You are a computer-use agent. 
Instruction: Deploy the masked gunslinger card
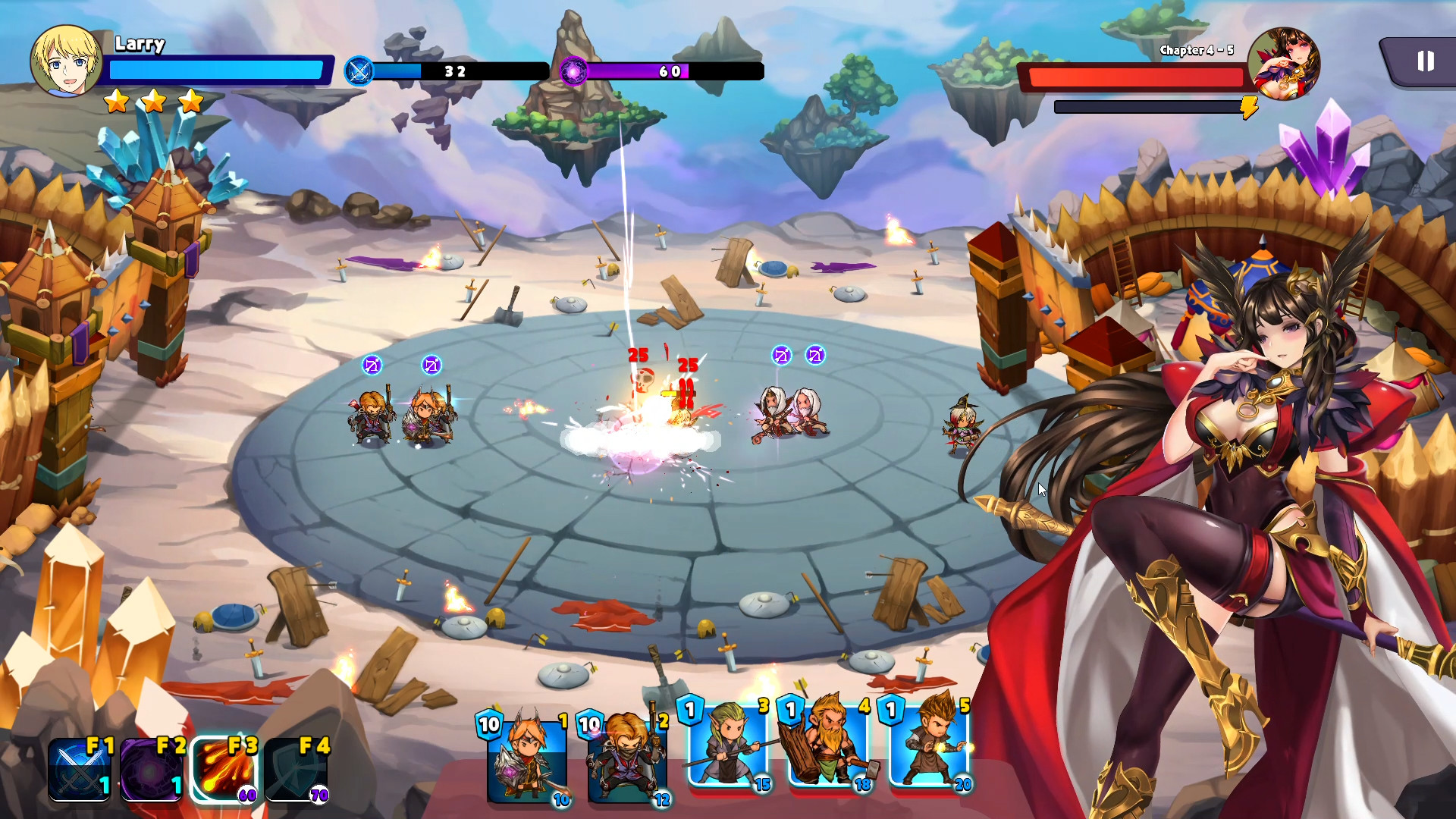point(626,758)
